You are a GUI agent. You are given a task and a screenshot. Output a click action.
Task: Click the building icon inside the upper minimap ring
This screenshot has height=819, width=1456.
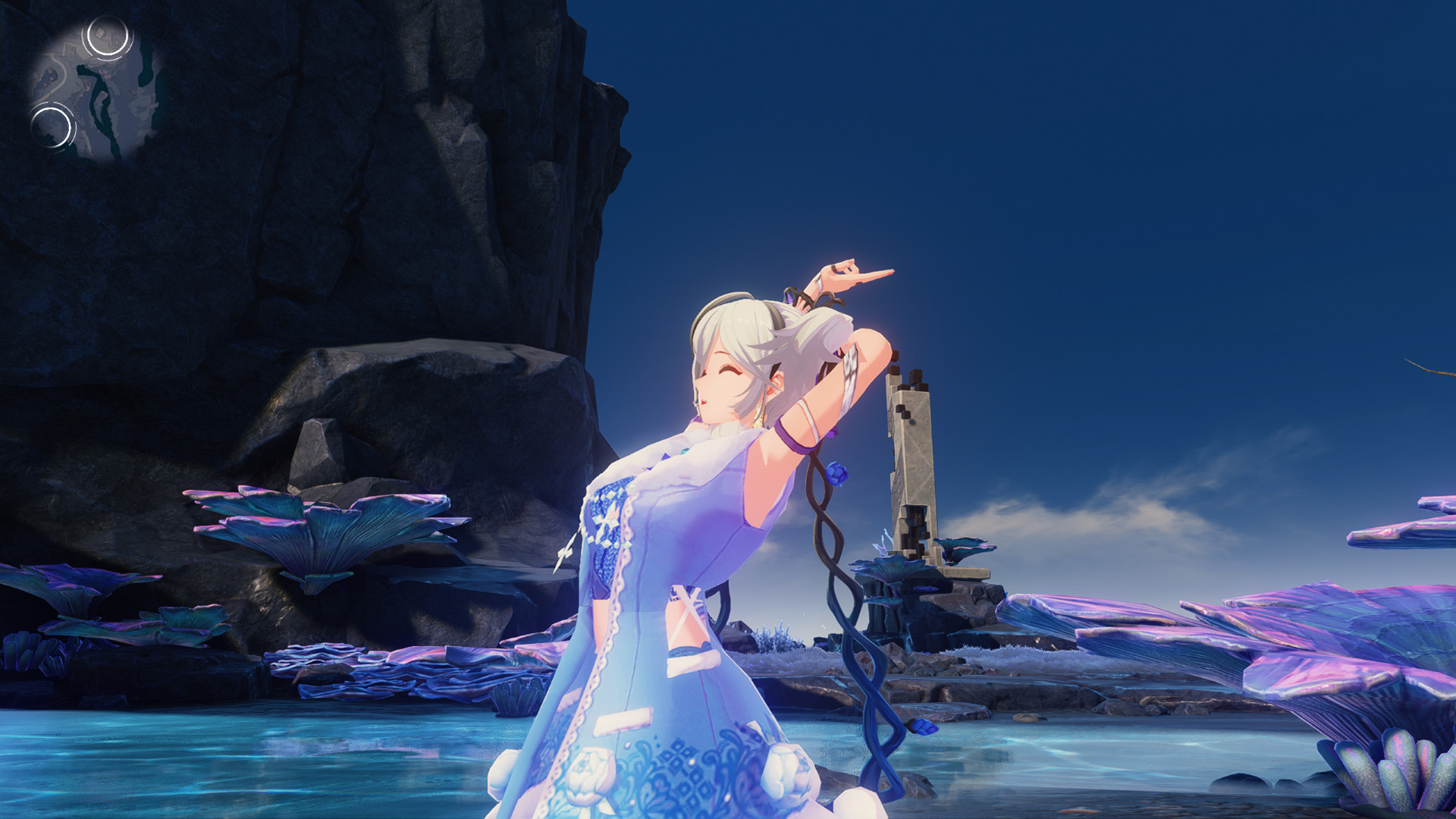pos(99,33)
